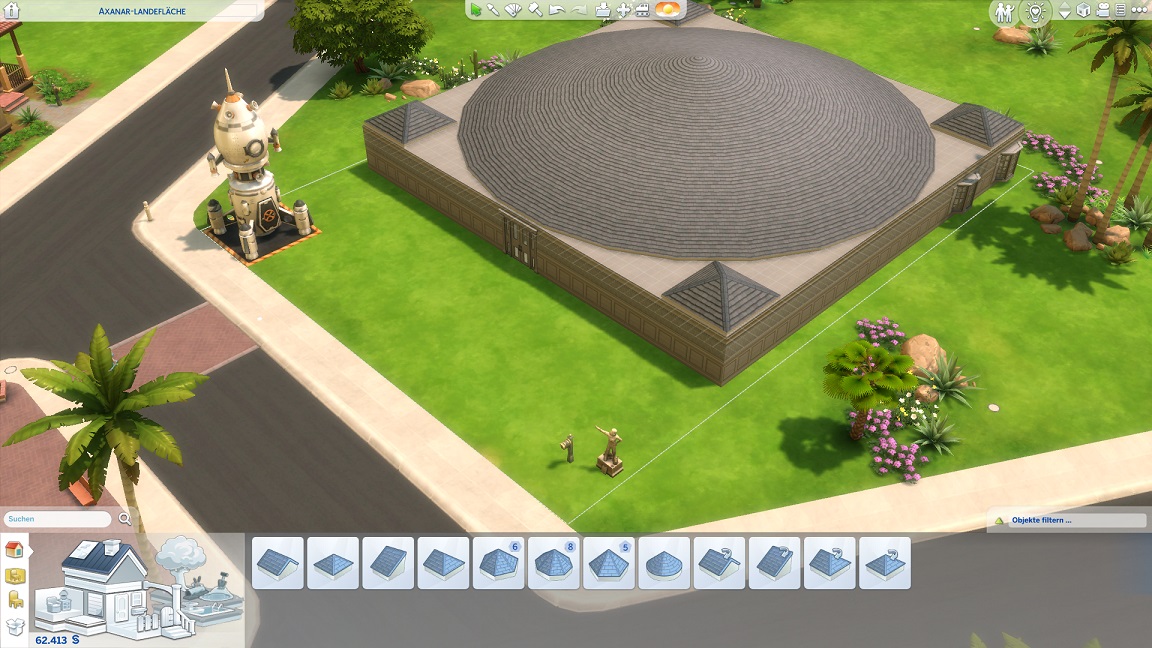
Task: Switch to the armchair objects tab
Action: pyautogui.click(x=15, y=600)
